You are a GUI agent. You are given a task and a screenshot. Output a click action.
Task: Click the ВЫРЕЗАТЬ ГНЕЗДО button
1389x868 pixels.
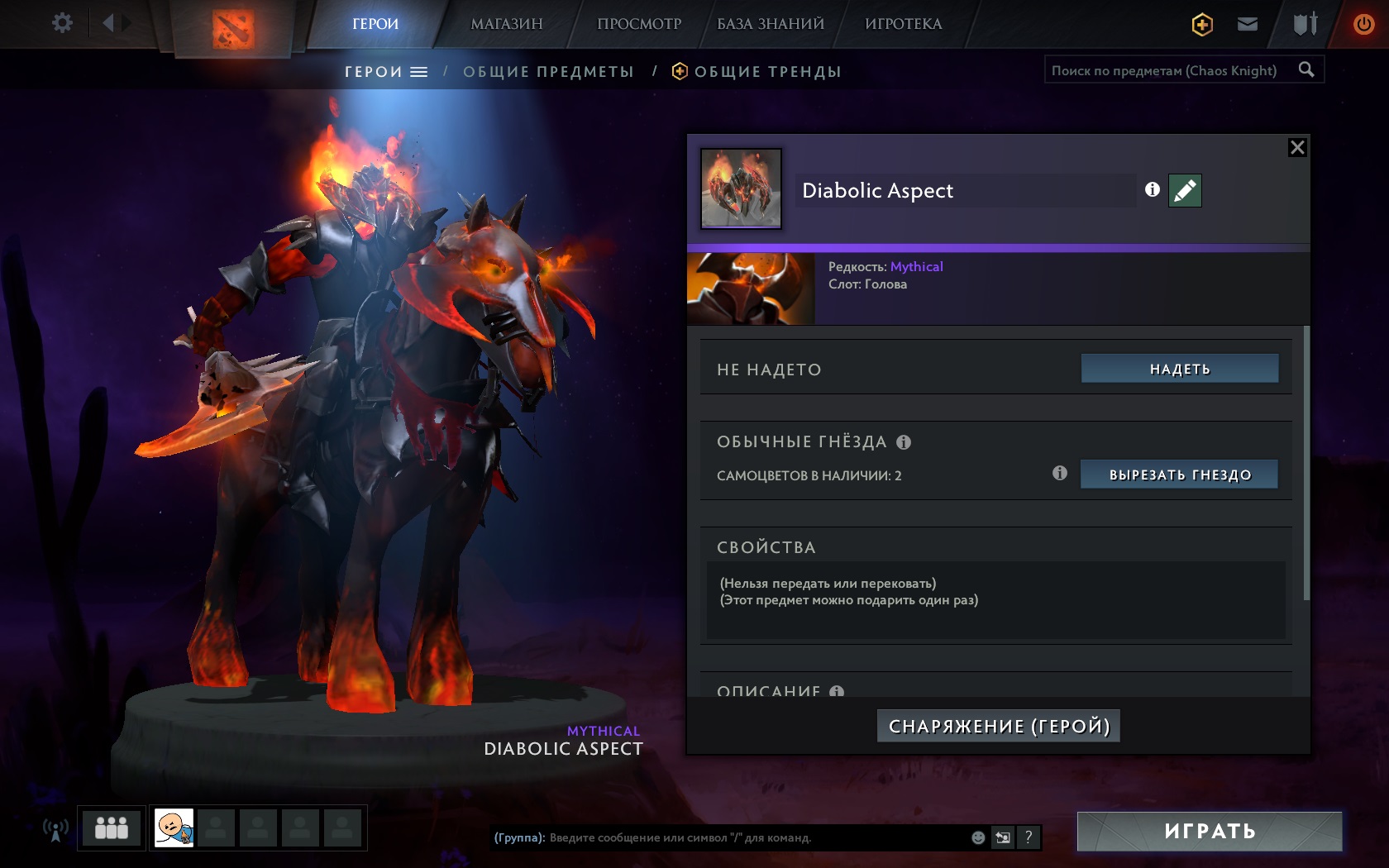[1178, 475]
